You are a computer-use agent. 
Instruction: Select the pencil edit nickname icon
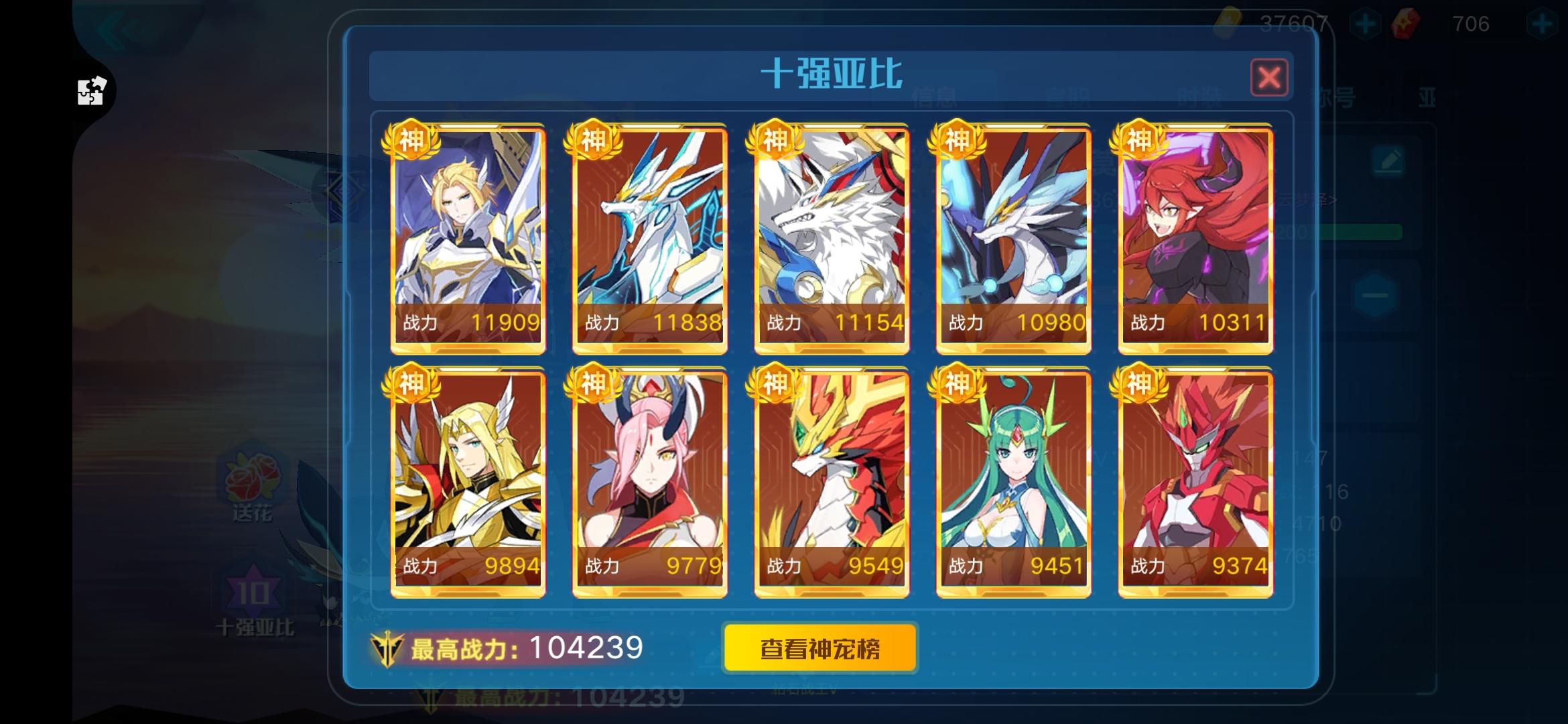tap(1389, 160)
